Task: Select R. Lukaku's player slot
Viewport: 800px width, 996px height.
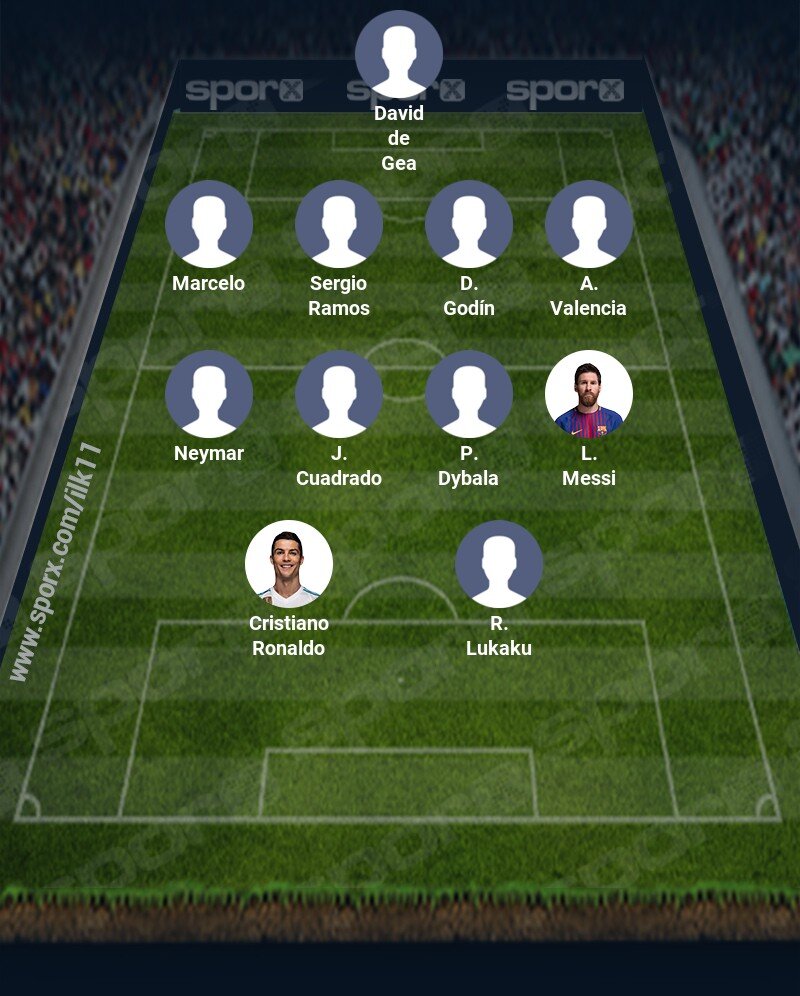Action: pos(499,564)
